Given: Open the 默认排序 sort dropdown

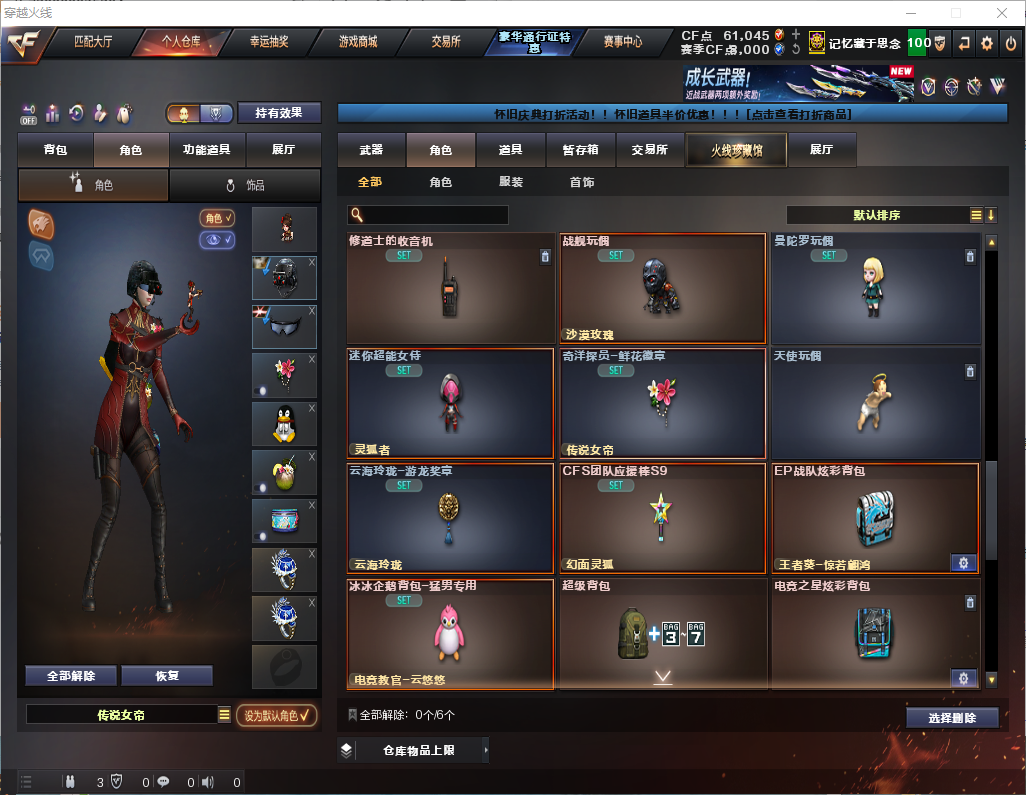Looking at the screenshot, I should [x=877, y=215].
